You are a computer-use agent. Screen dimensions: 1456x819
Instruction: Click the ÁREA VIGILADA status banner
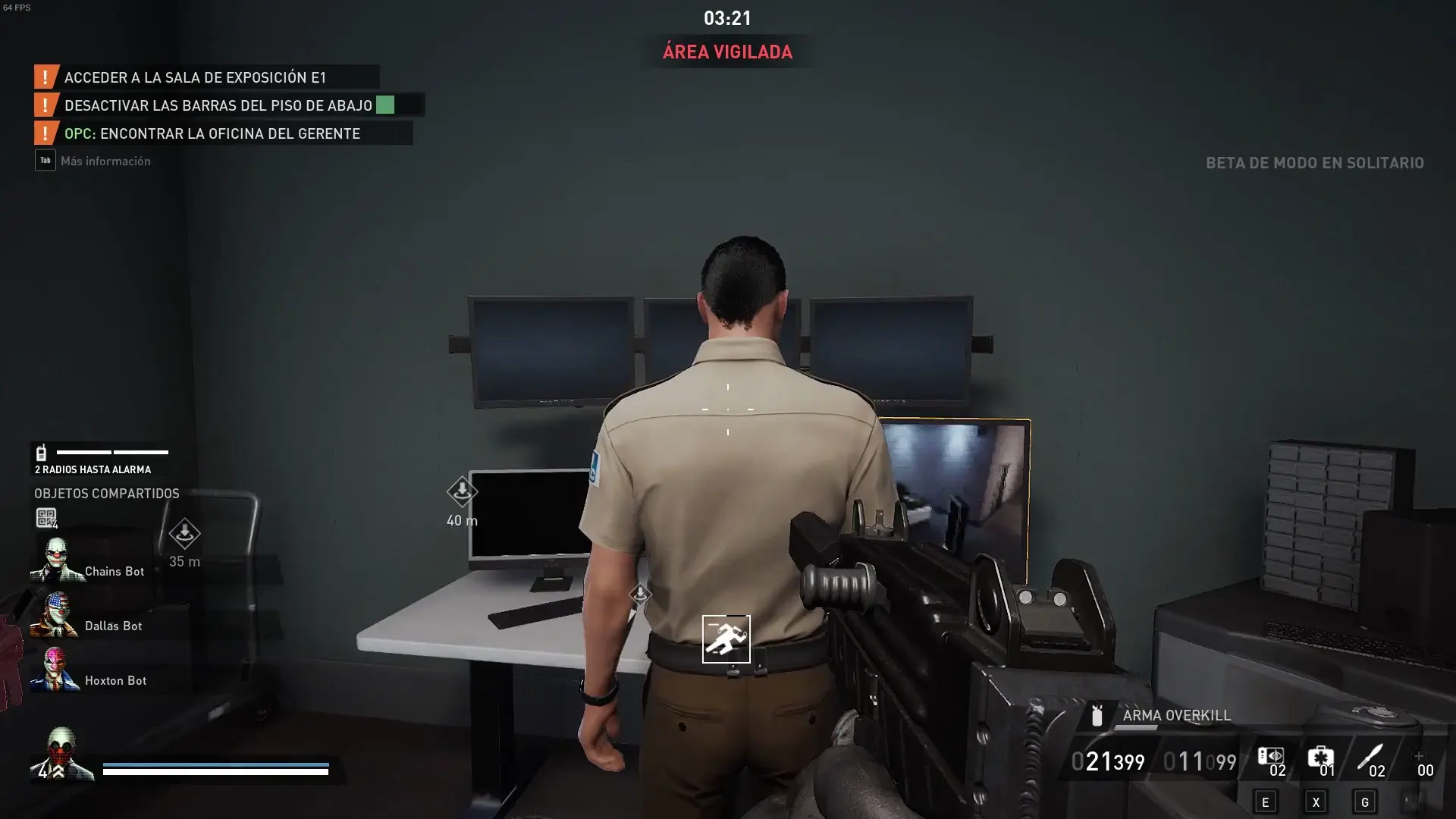pyautogui.click(x=726, y=52)
